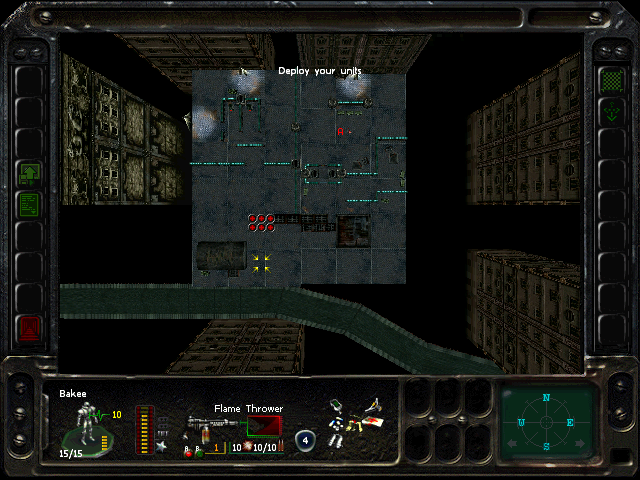Image resolution: width=640 pixels, height=480 pixels.
Task: Open the green document screen button
Action: 28,205
